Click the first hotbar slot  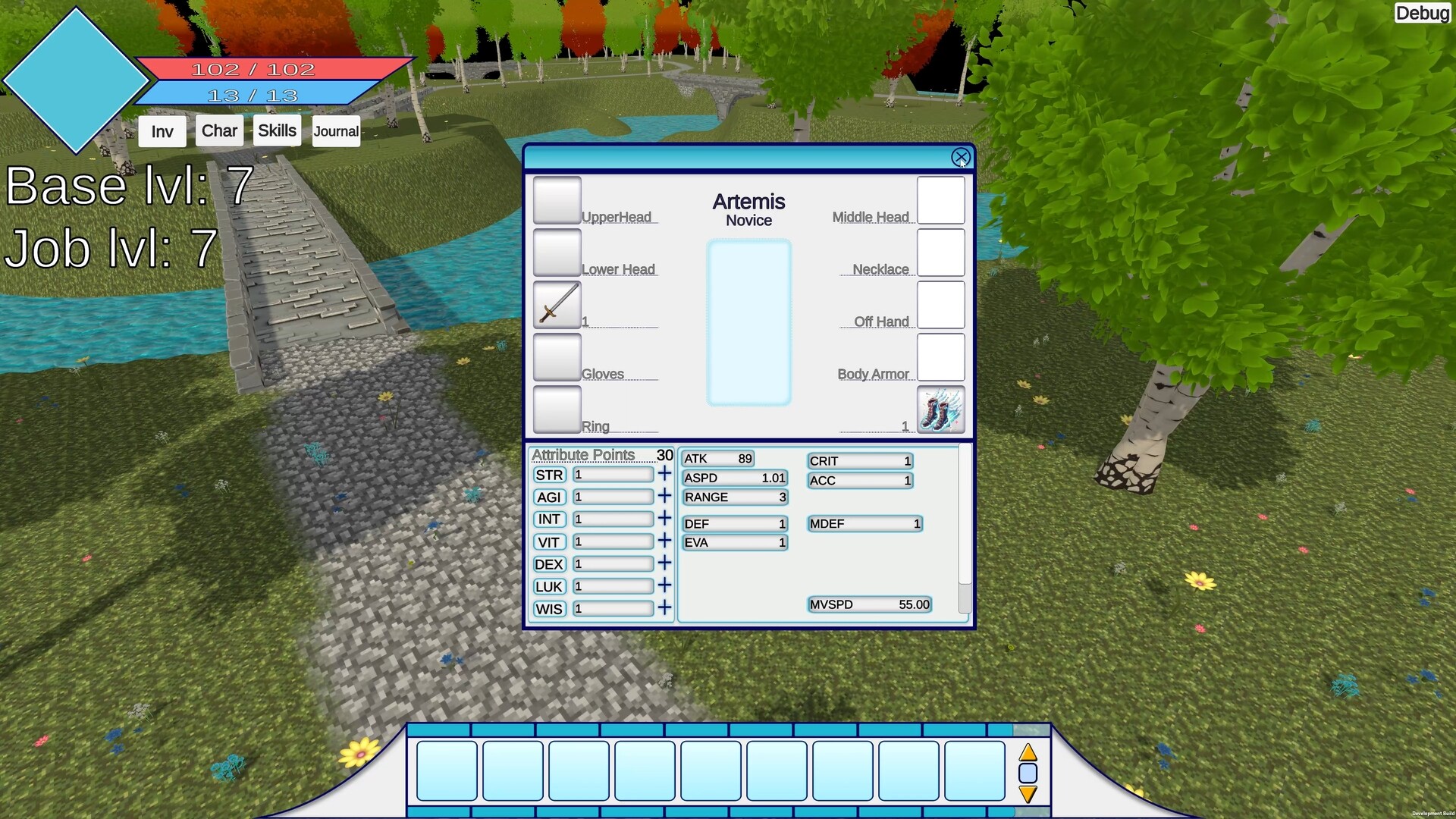[x=446, y=770]
